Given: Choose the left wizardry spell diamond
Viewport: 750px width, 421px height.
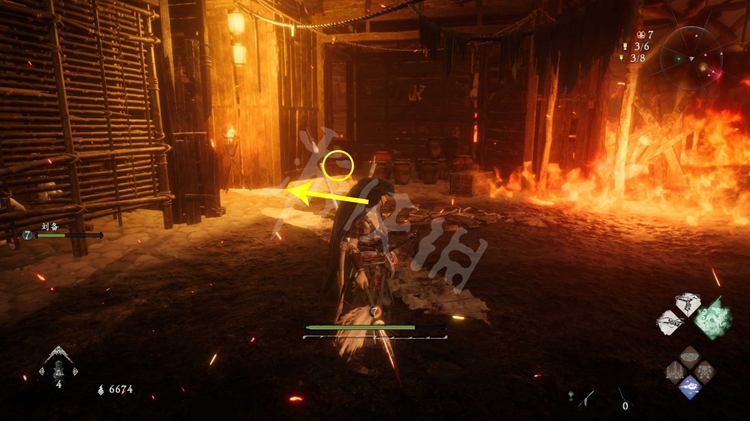Looking at the screenshot, I should click(x=675, y=371).
